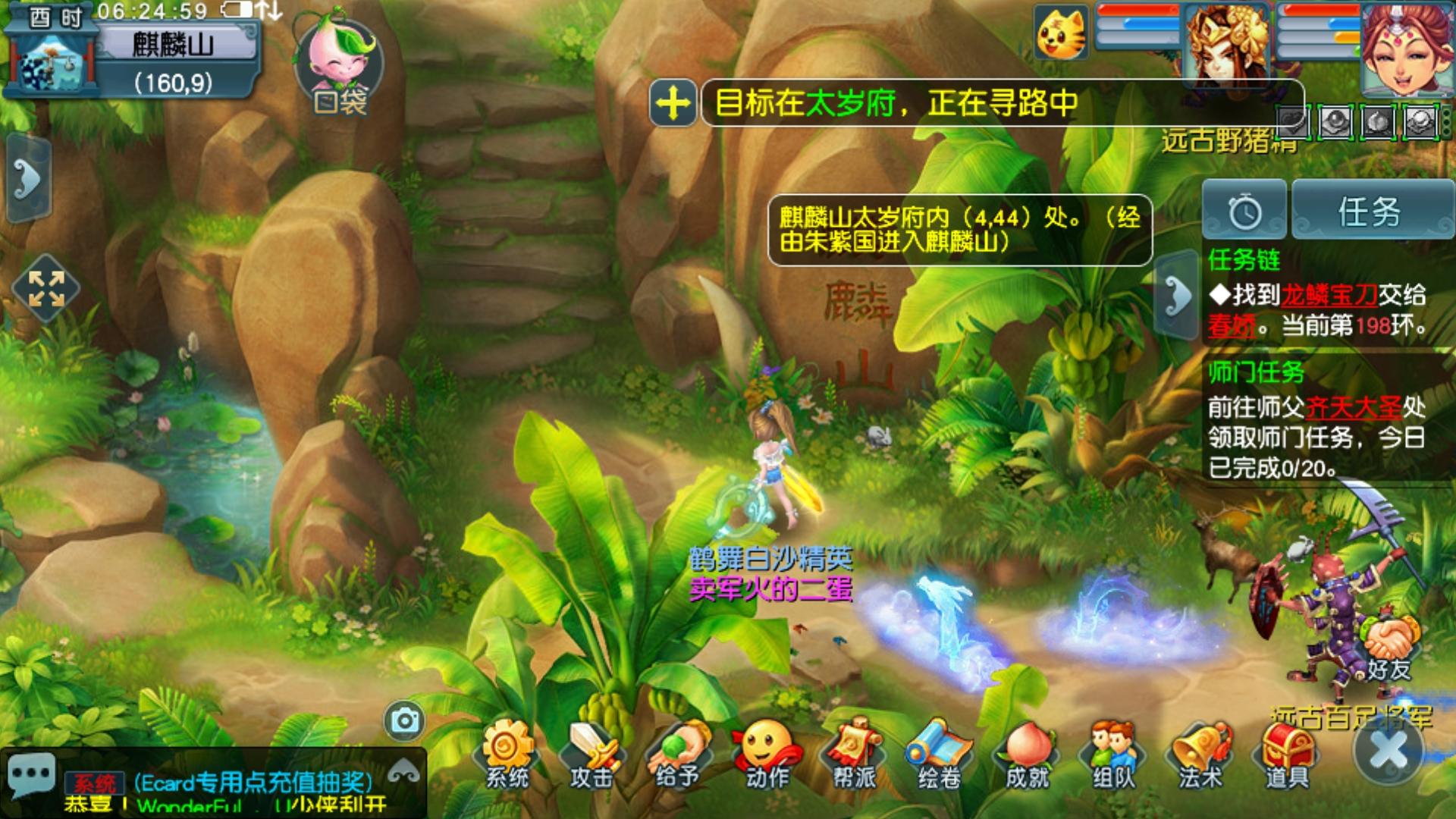Open the 组队 team panel
Viewport: 1456px width, 819px height.
point(1113,753)
